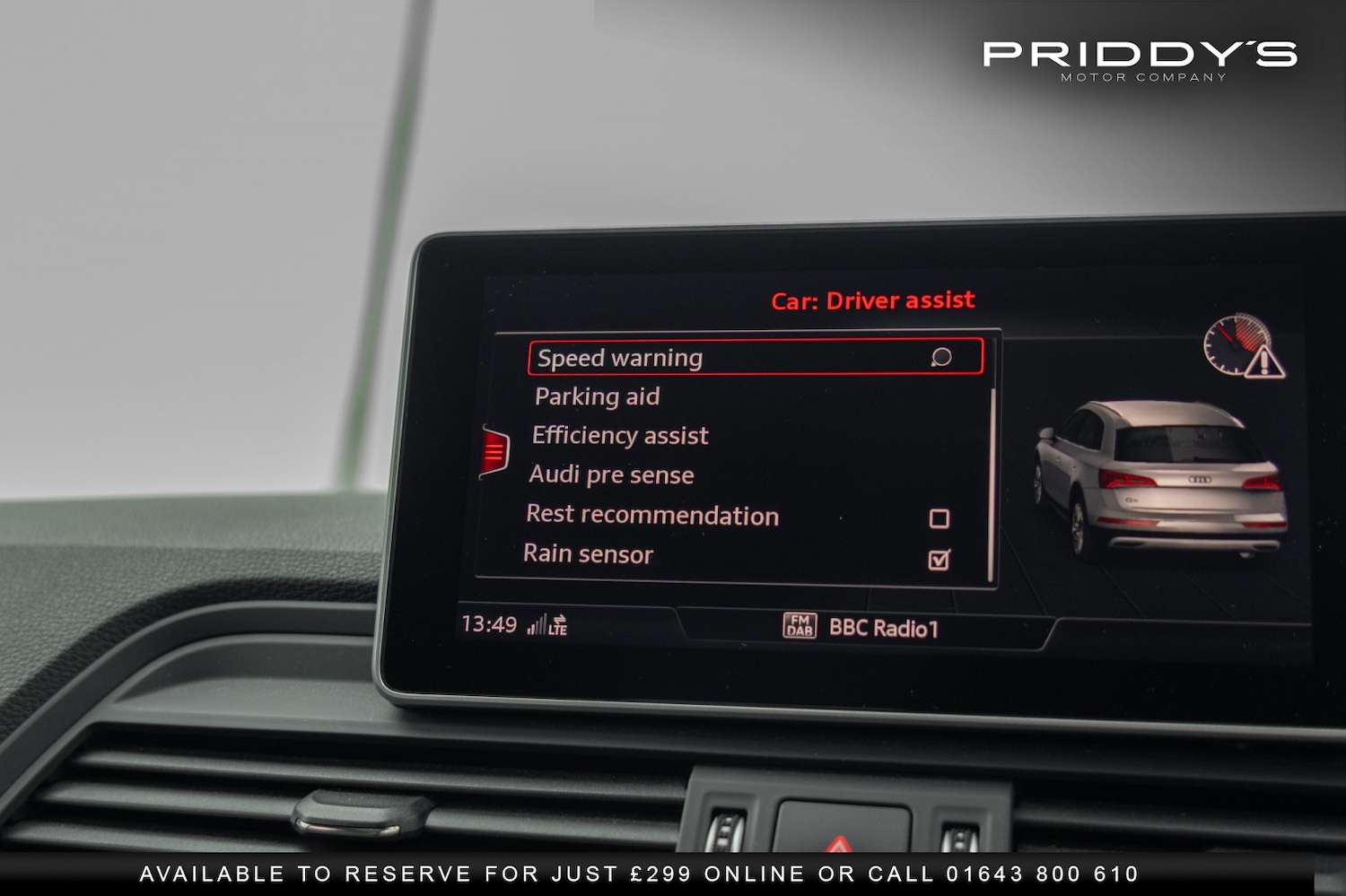Open the Parking aid menu item
Viewport: 1346px width, 896px height.
(597, 396)
